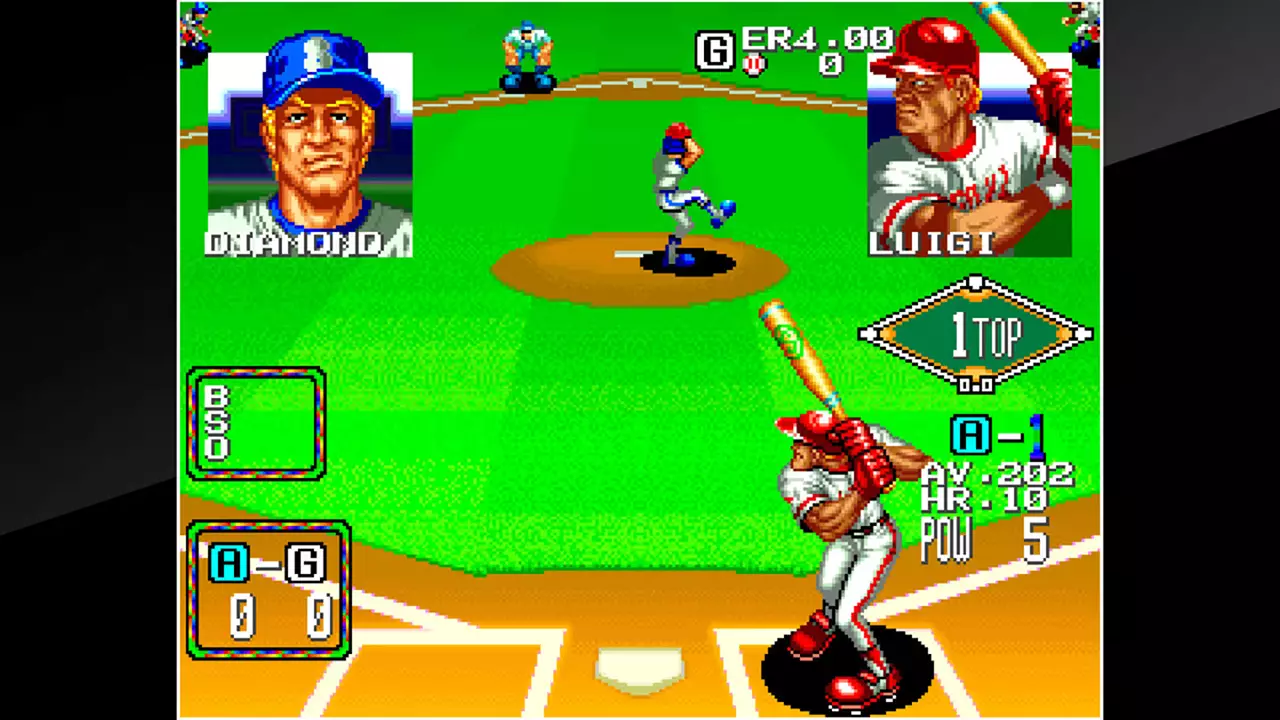
Task: Click the POW 5 power meter
Action: 985,540
